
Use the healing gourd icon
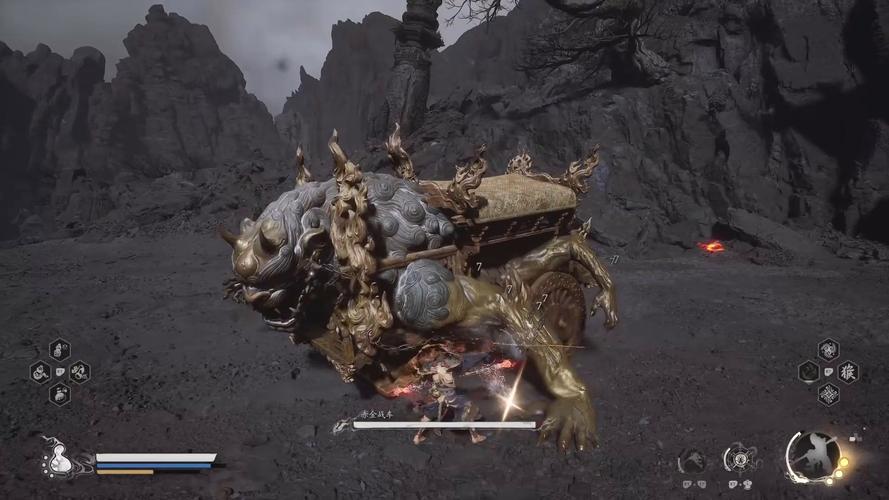click(59, 458)
